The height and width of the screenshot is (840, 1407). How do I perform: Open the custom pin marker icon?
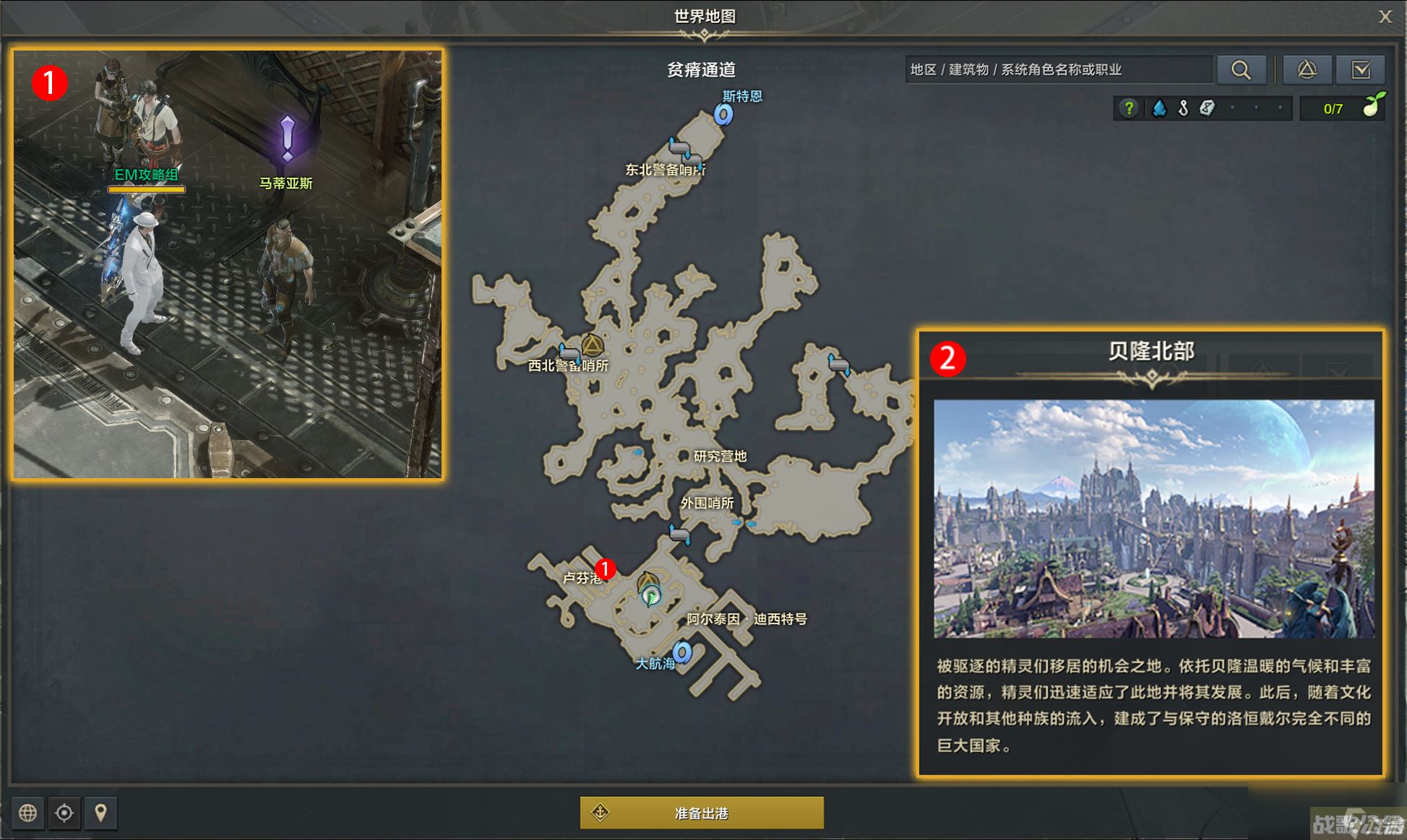[x=100, y=813]
